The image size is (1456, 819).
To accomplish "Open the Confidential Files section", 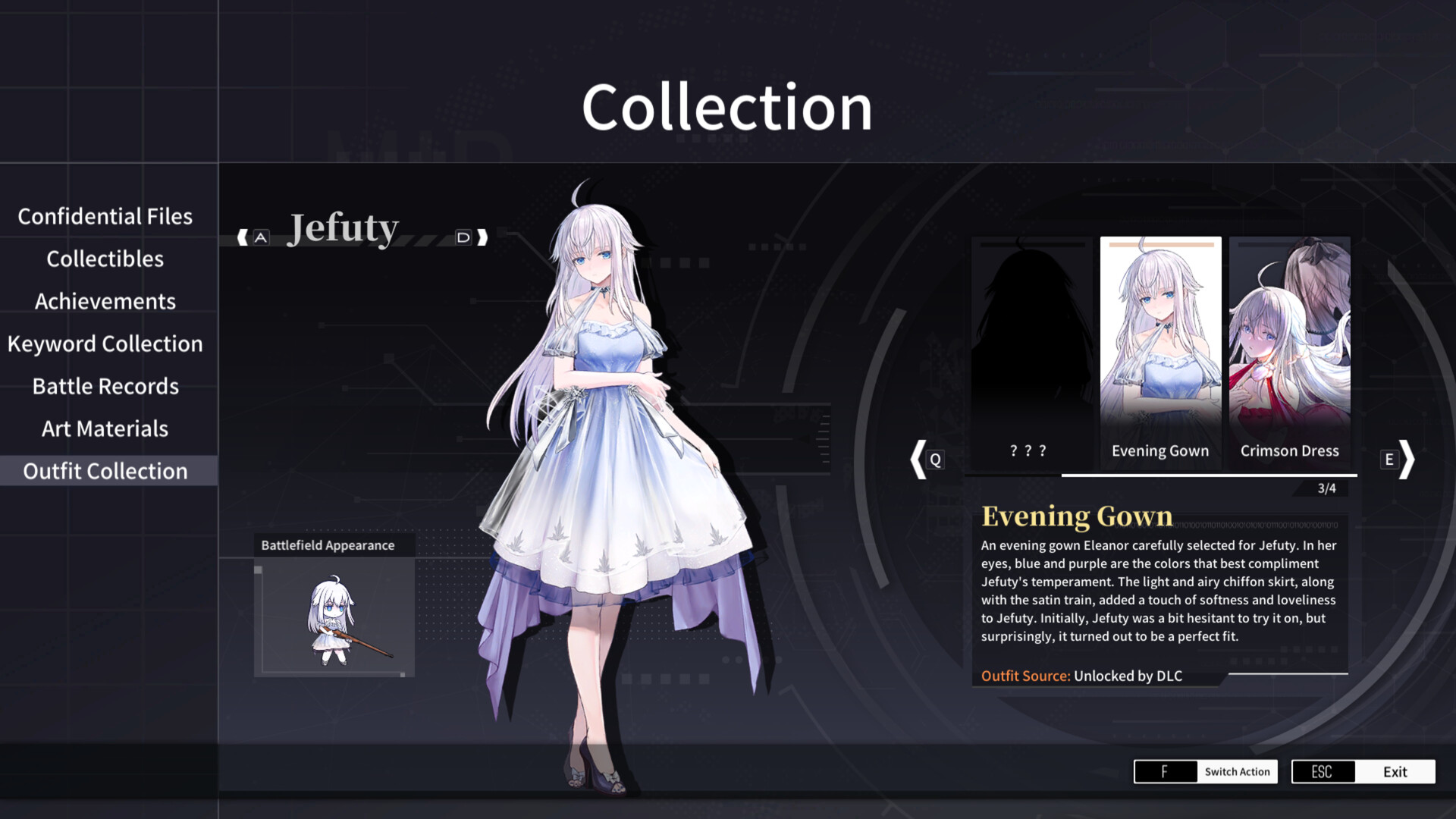I will coord(106,216).
